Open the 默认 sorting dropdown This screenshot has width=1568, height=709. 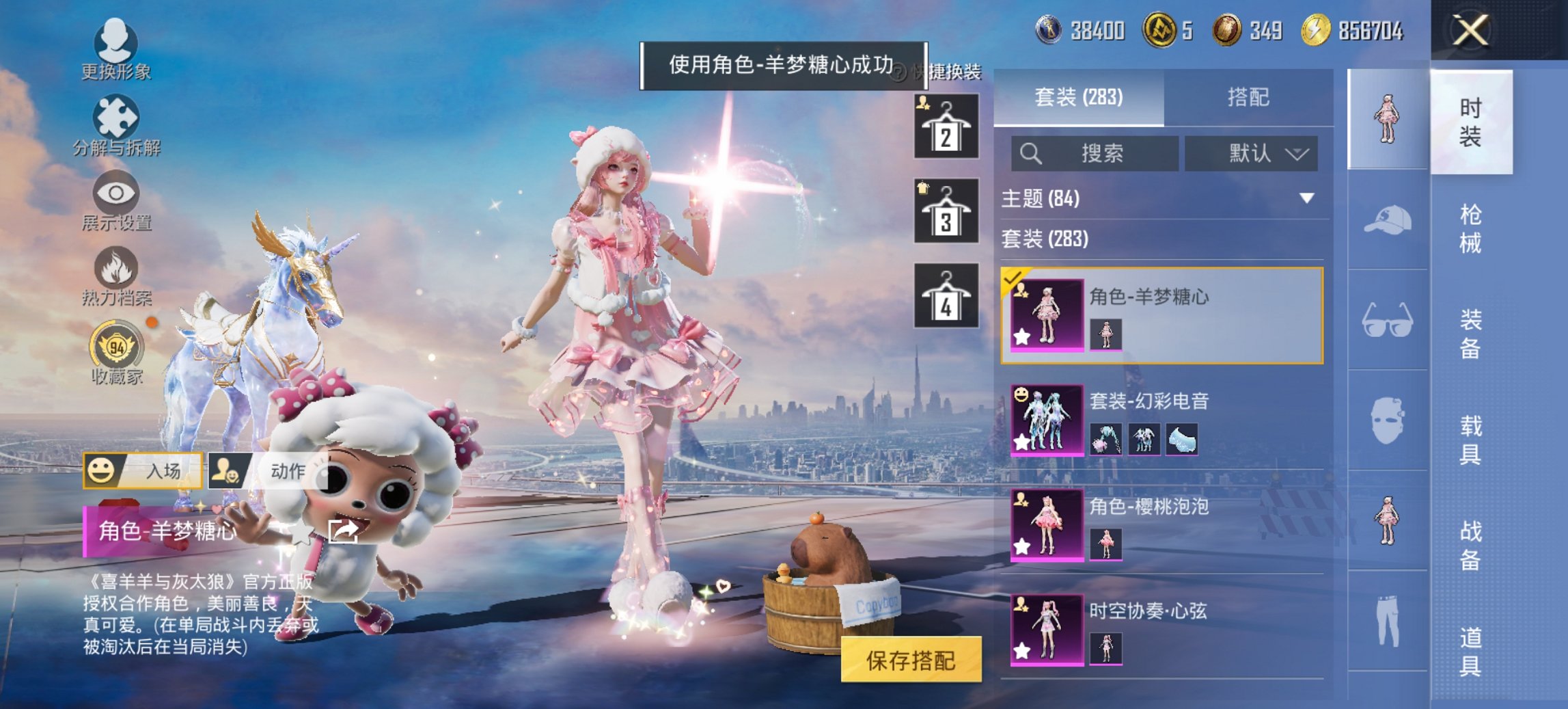pos(1250,154)
